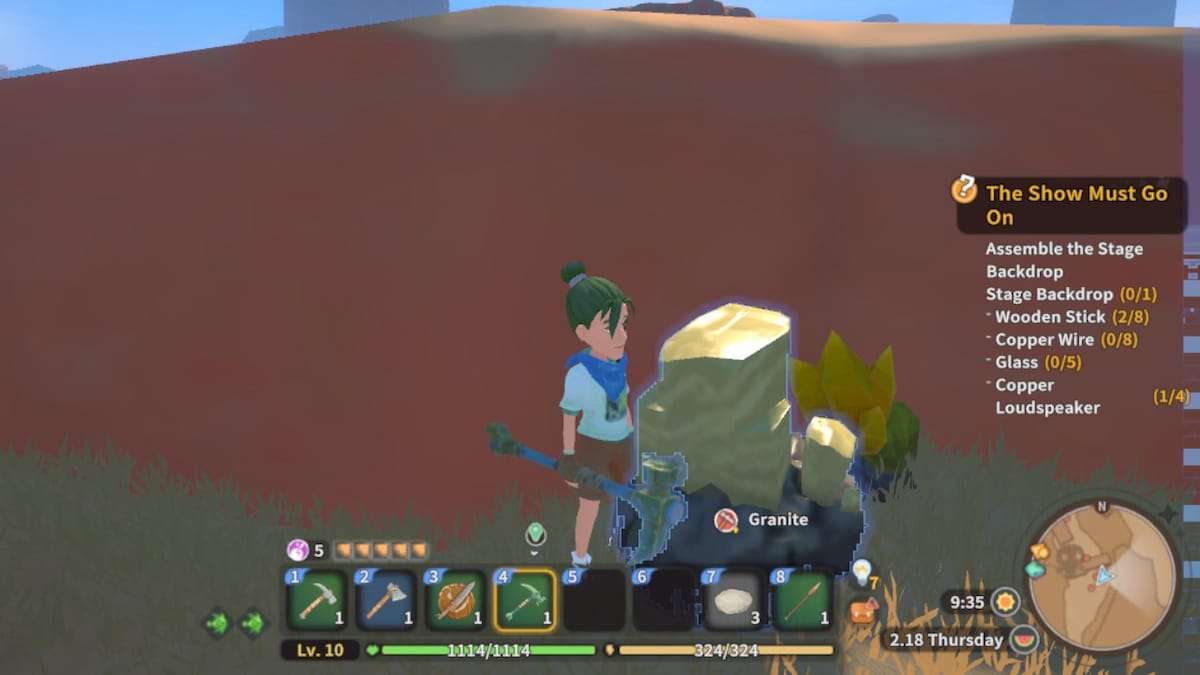Click the green map pin marker
This screenshot has width=1200, height=675.
coord(535,534)
